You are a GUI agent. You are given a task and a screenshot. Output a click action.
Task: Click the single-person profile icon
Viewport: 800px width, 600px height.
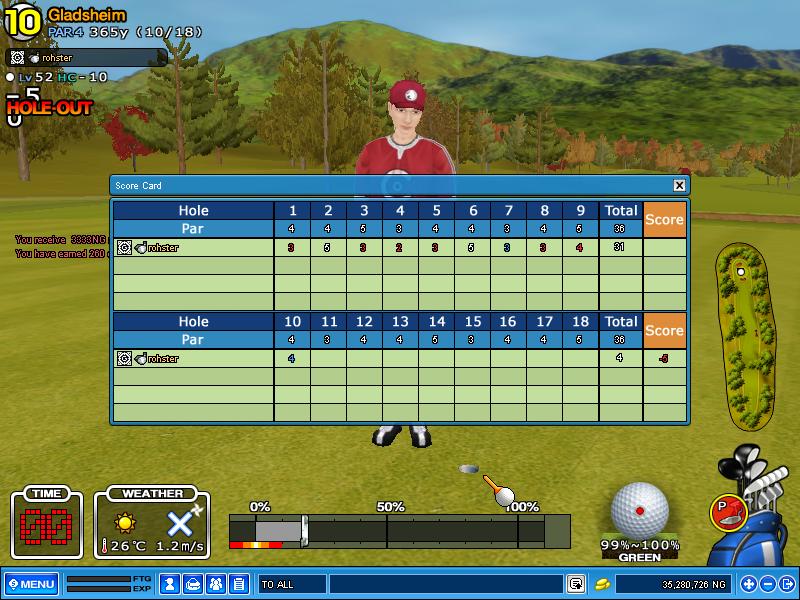click(x=170, y=584)
